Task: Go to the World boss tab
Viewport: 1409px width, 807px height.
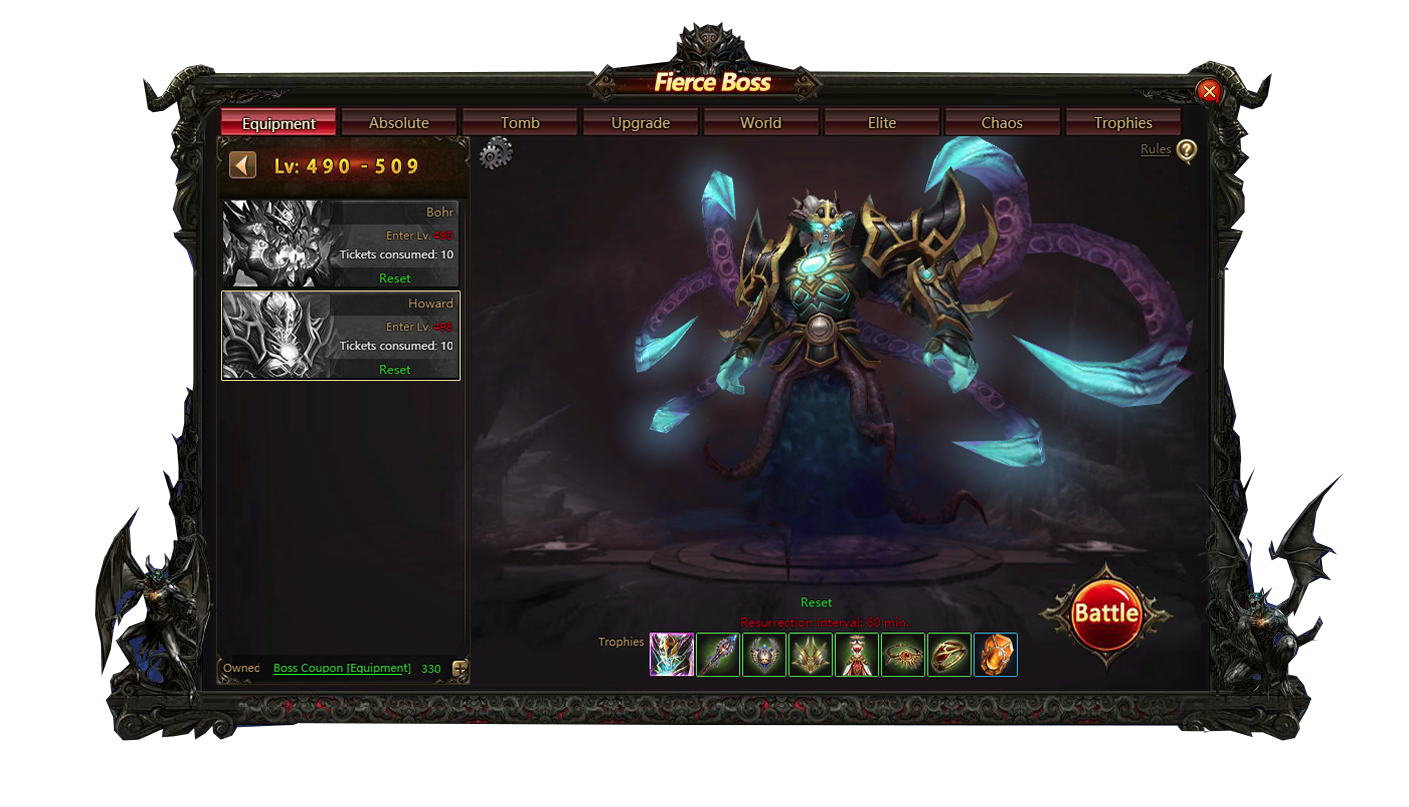Action: coord(761,123)
